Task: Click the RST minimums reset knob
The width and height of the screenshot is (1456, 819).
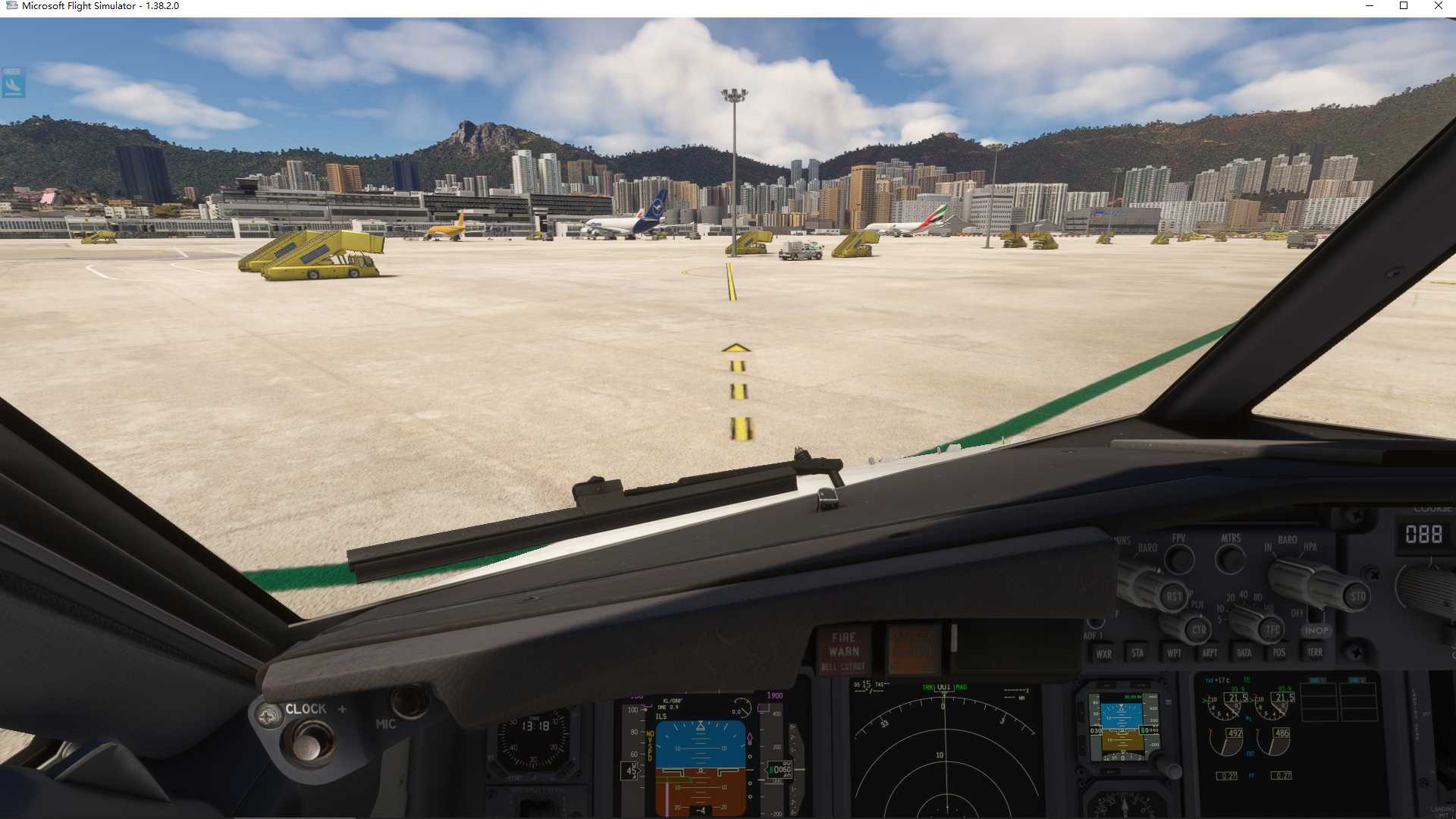Action: coord(1173,597)
